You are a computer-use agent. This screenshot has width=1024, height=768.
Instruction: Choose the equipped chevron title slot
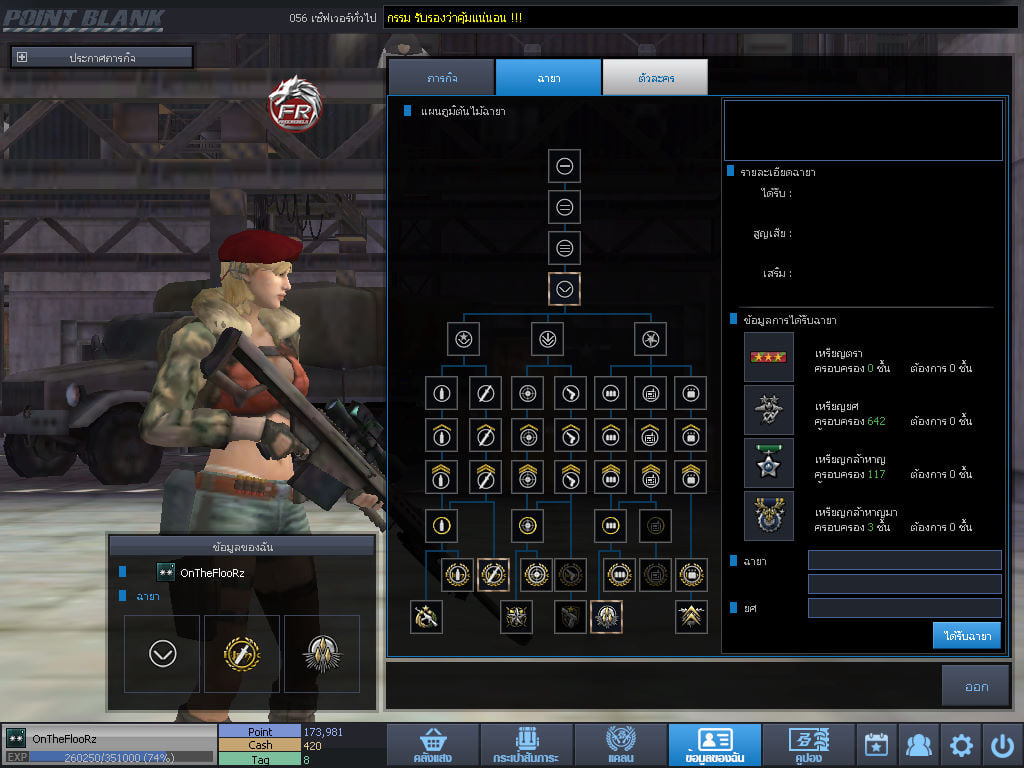[x=162, y=654]
